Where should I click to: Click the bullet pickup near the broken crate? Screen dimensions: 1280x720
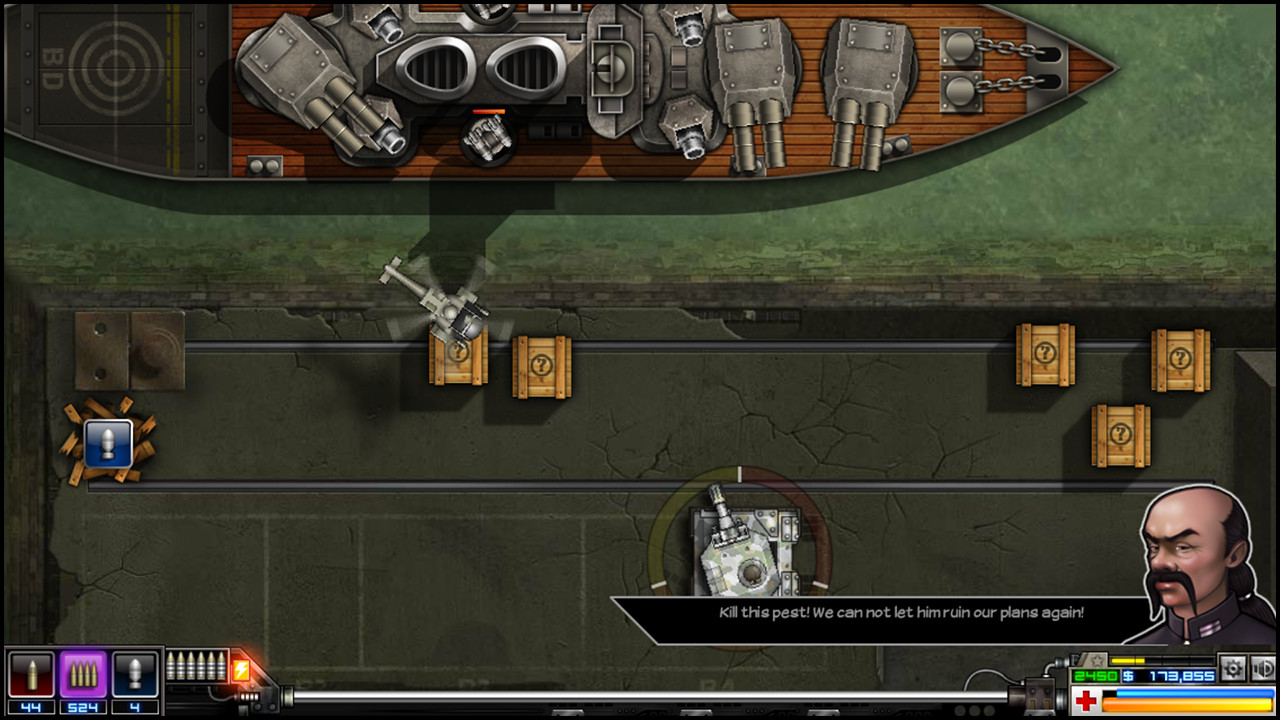[108, 441]
